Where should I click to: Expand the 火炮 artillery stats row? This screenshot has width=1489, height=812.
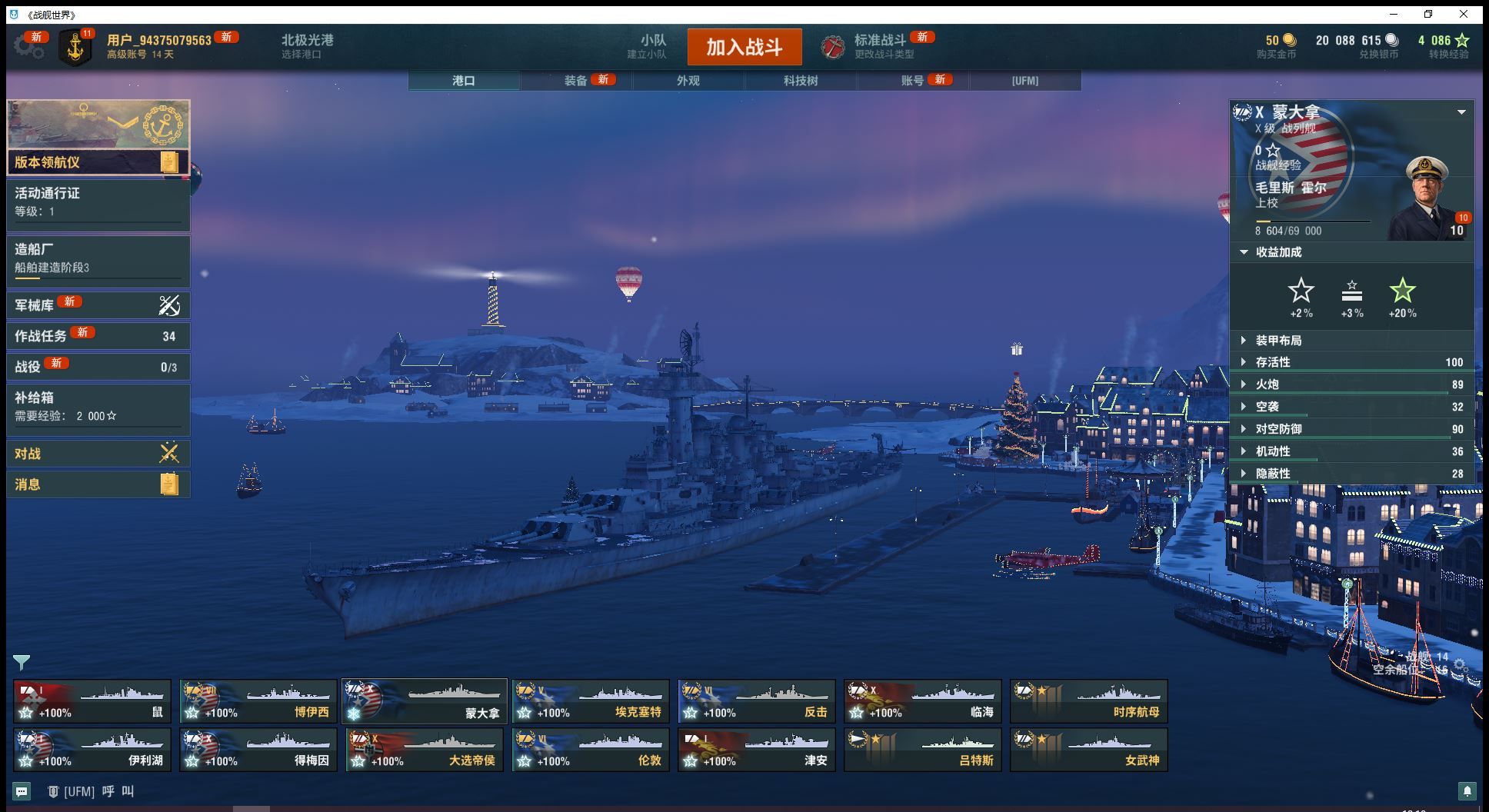1351,384
